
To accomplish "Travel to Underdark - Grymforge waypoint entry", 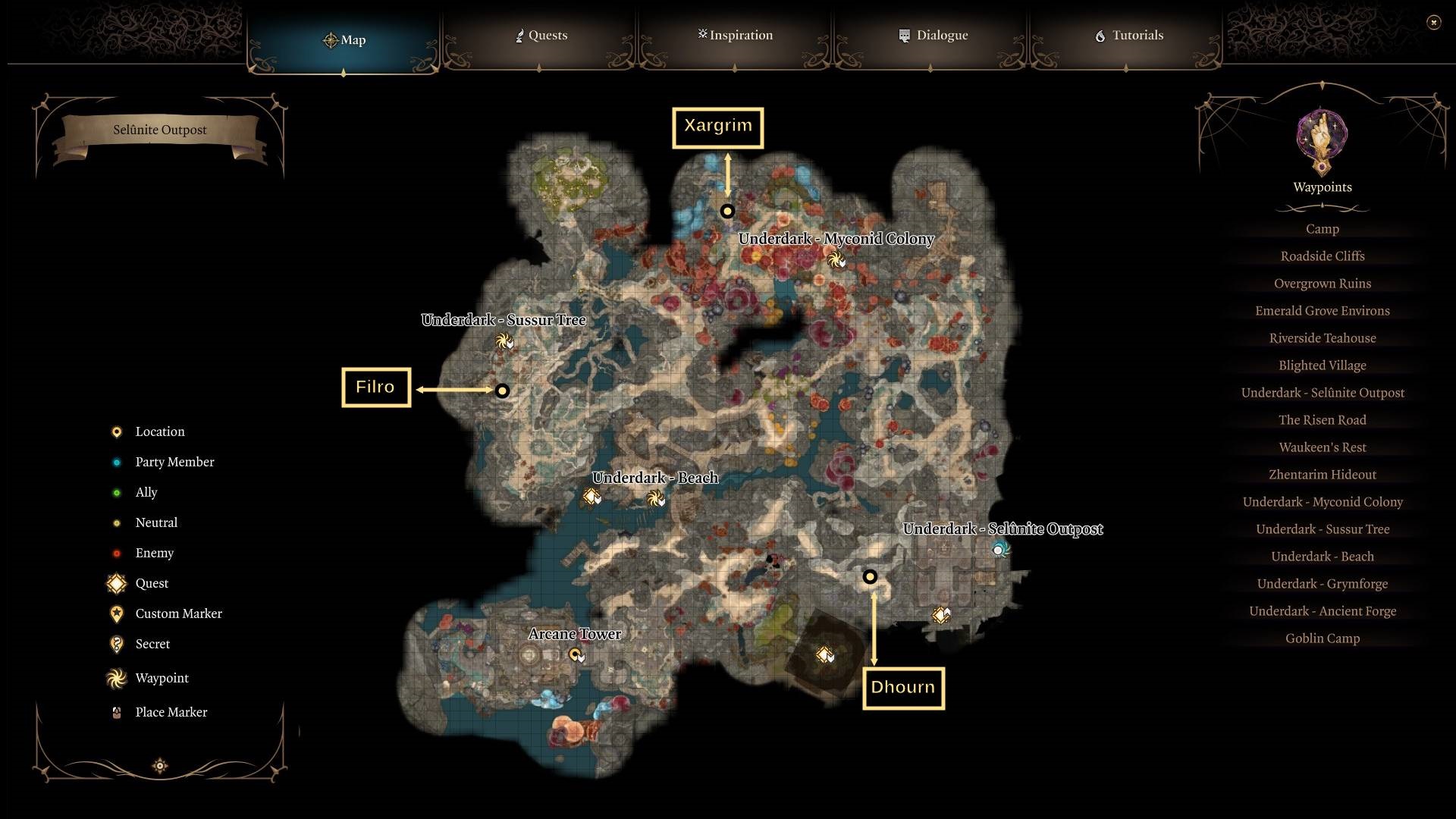I will point(1322,584).
